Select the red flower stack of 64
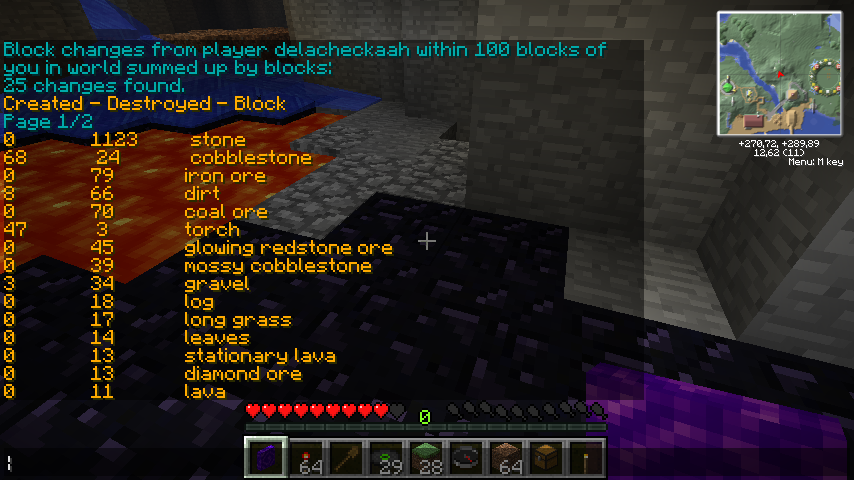 coord(306,457)
